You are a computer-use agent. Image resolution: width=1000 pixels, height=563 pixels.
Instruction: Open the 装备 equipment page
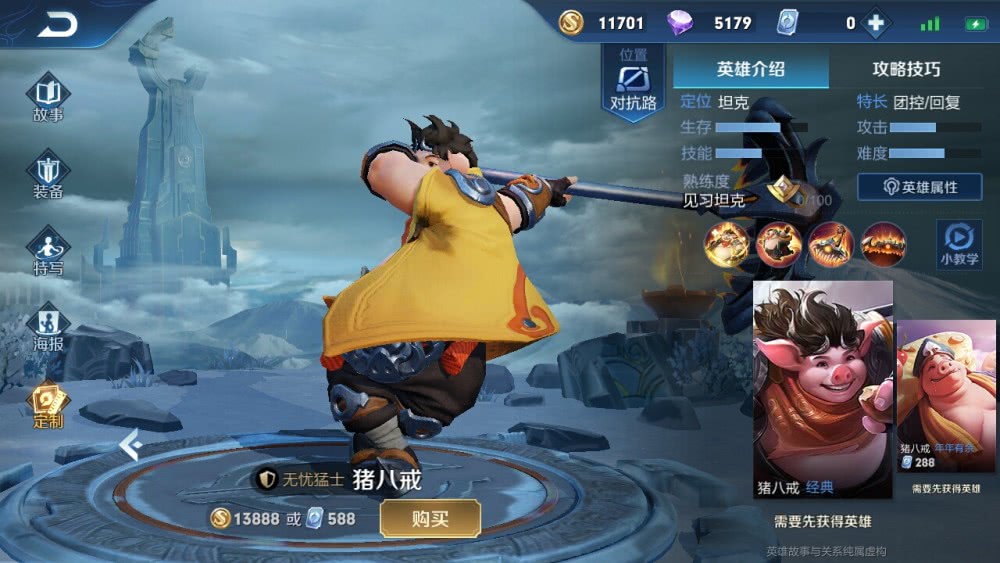pyautogui.click(x=48, y=176)
